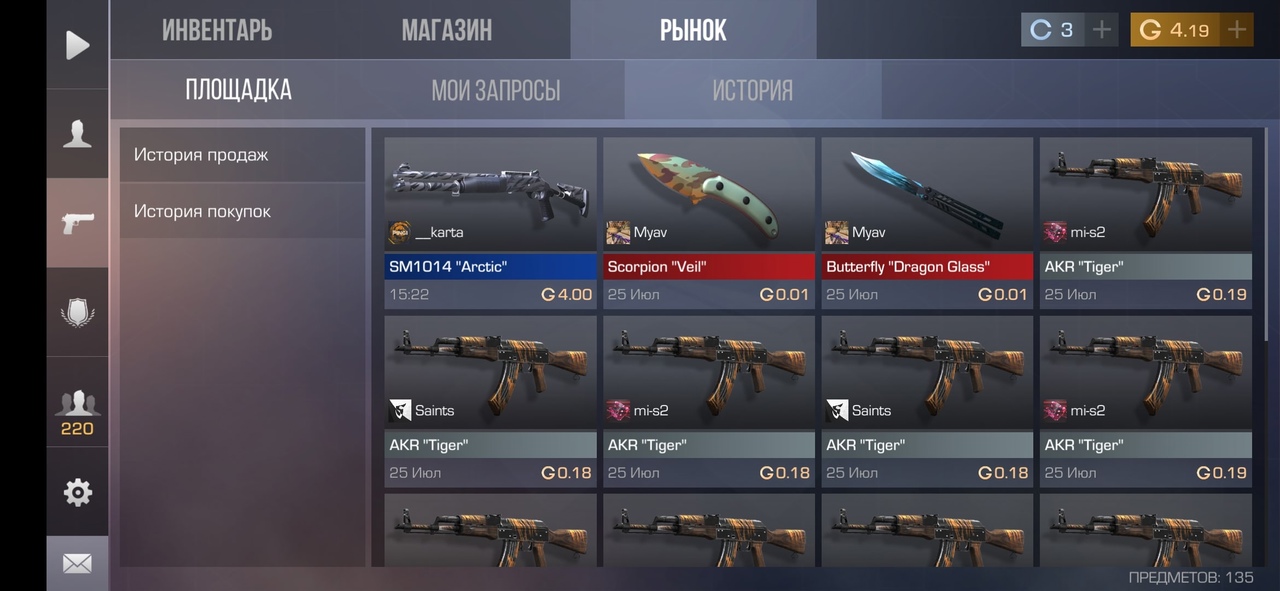This screenshot has height=591, width=1280.
Task: Click the play arrow button in sidebar
Action: [77, 45]
